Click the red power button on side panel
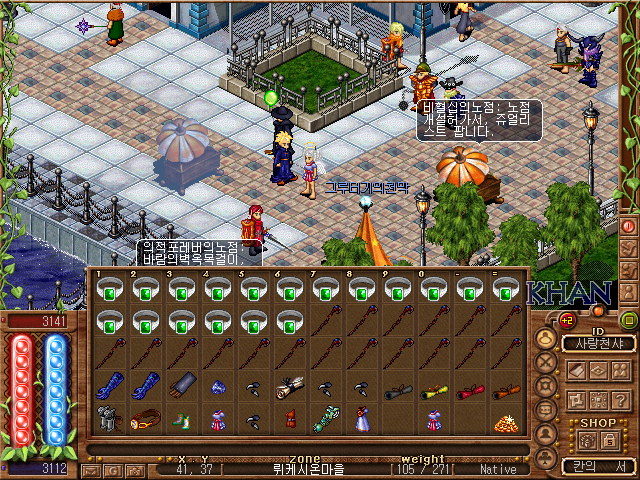Image resolution: width=640 pixels, height=480 pixels. [629, 225]
